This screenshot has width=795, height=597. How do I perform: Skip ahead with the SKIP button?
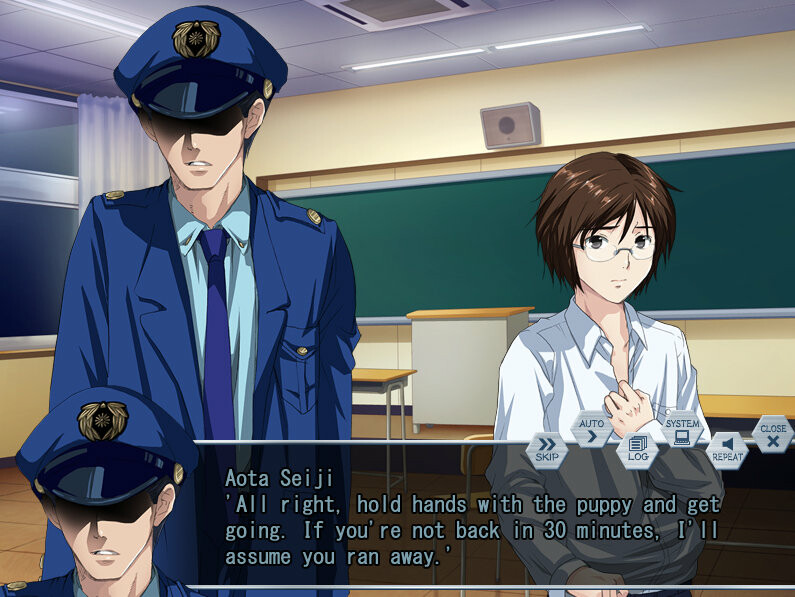[x=547, y=448]
